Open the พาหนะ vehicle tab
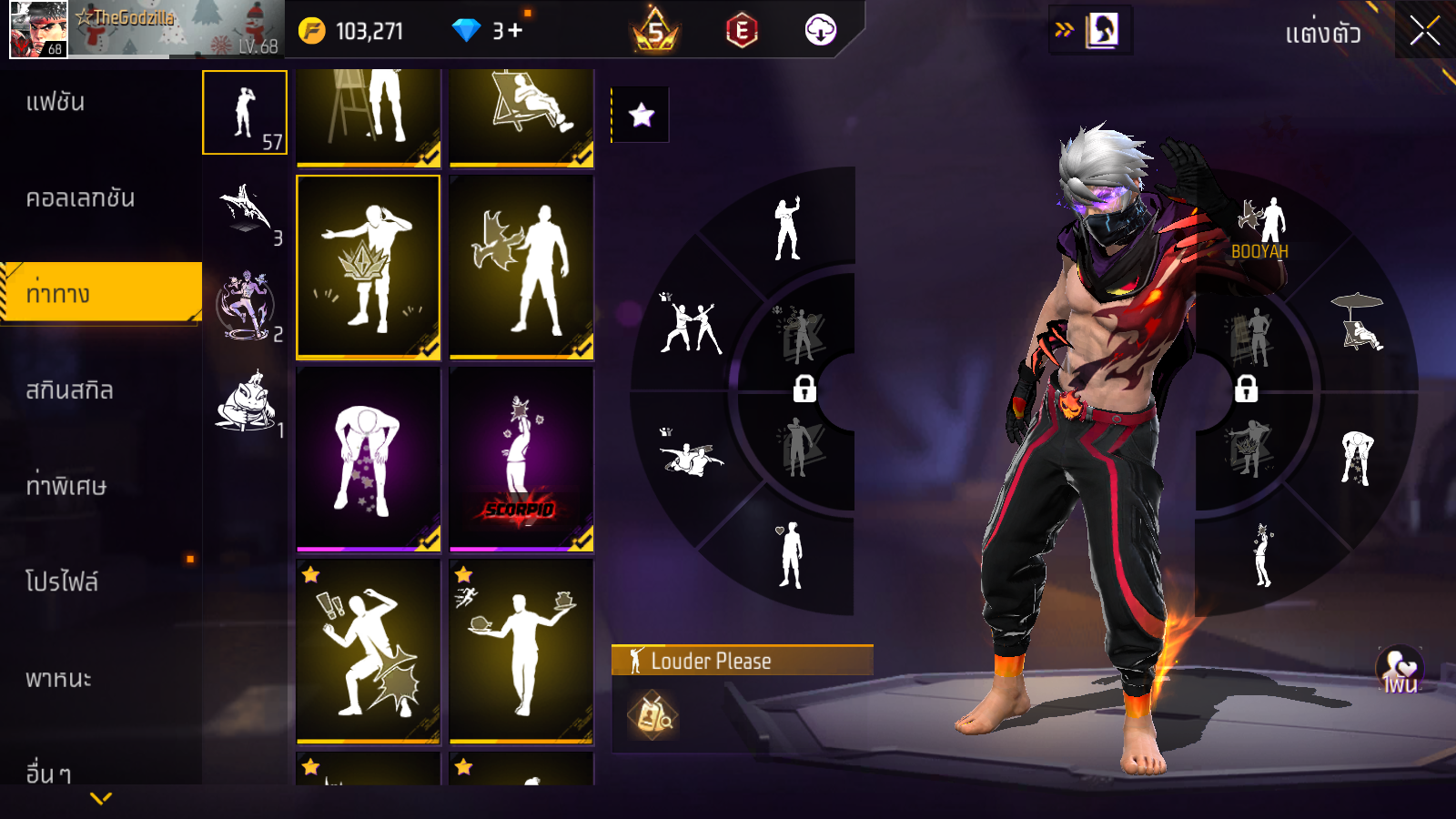This screenshot has width=1456, height=819. pos(58,679)
